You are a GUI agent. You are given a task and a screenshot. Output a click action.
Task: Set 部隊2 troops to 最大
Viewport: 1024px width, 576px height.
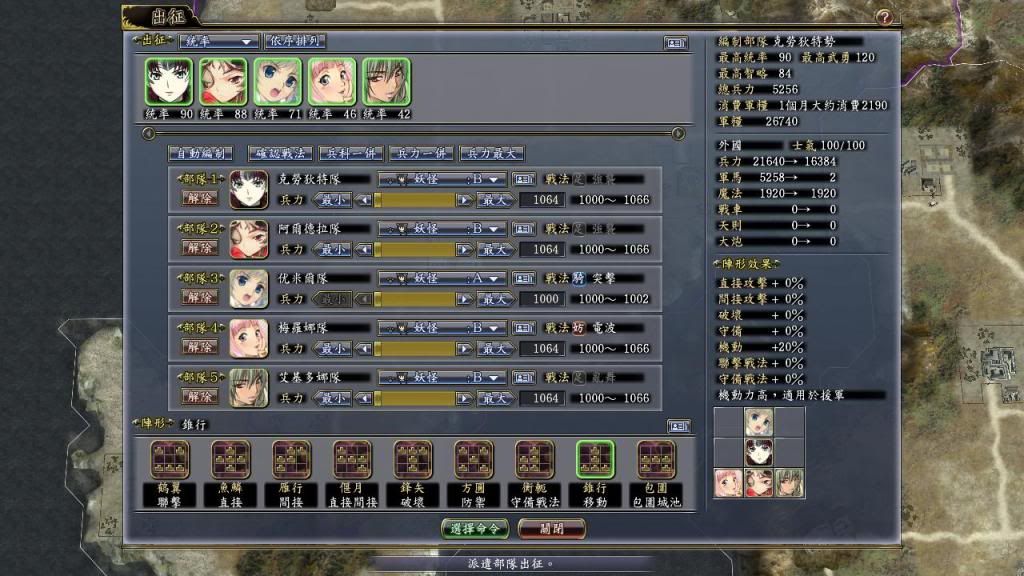click(495, 249)
